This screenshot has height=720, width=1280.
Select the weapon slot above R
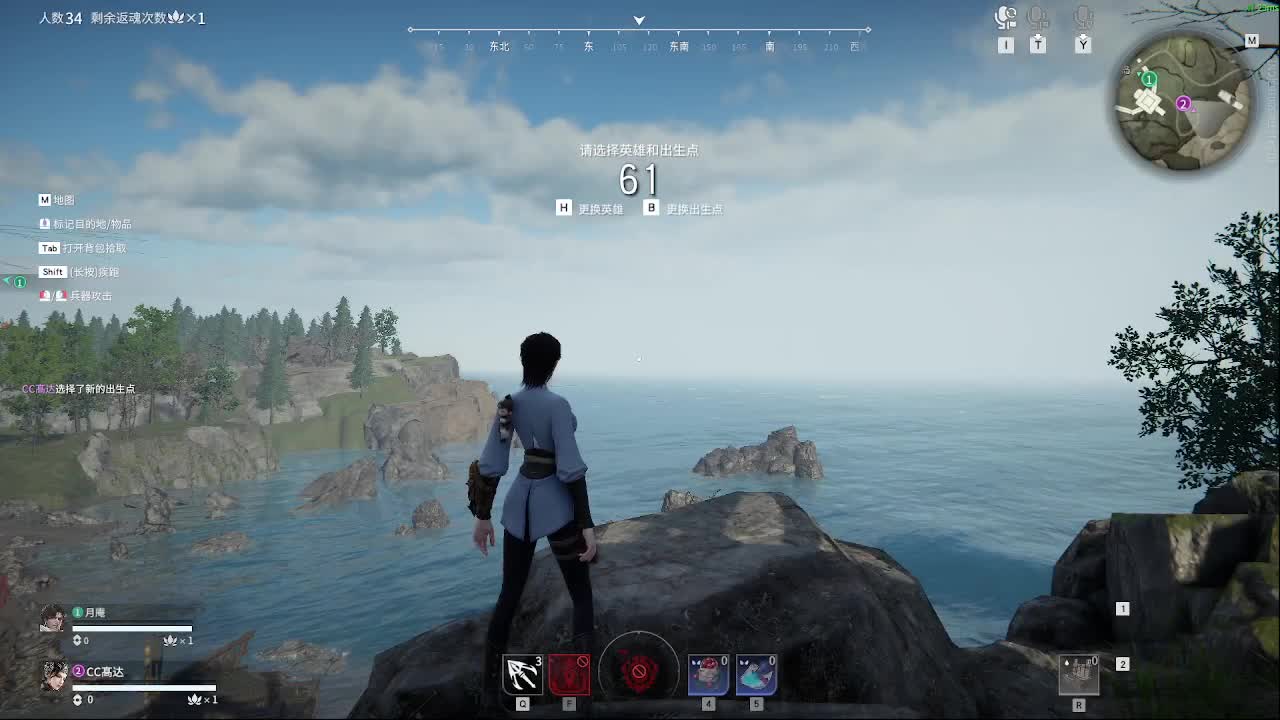click(1079, 675)
